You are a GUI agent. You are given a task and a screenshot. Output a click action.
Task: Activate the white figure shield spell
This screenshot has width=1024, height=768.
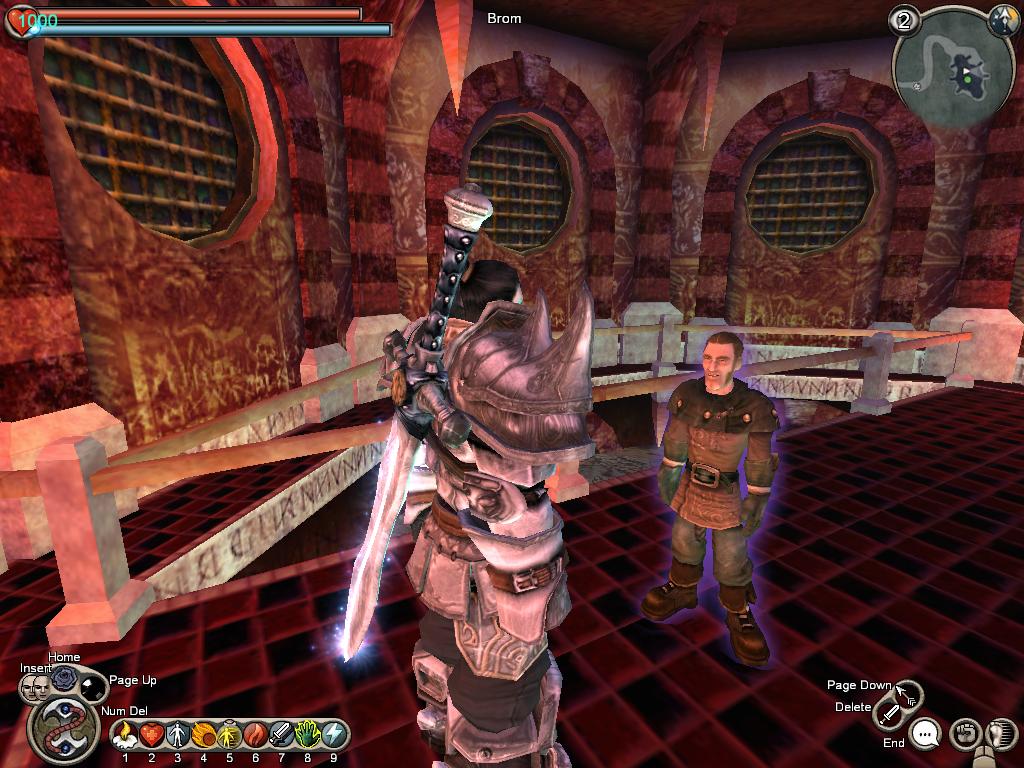[x=177, y=735]
